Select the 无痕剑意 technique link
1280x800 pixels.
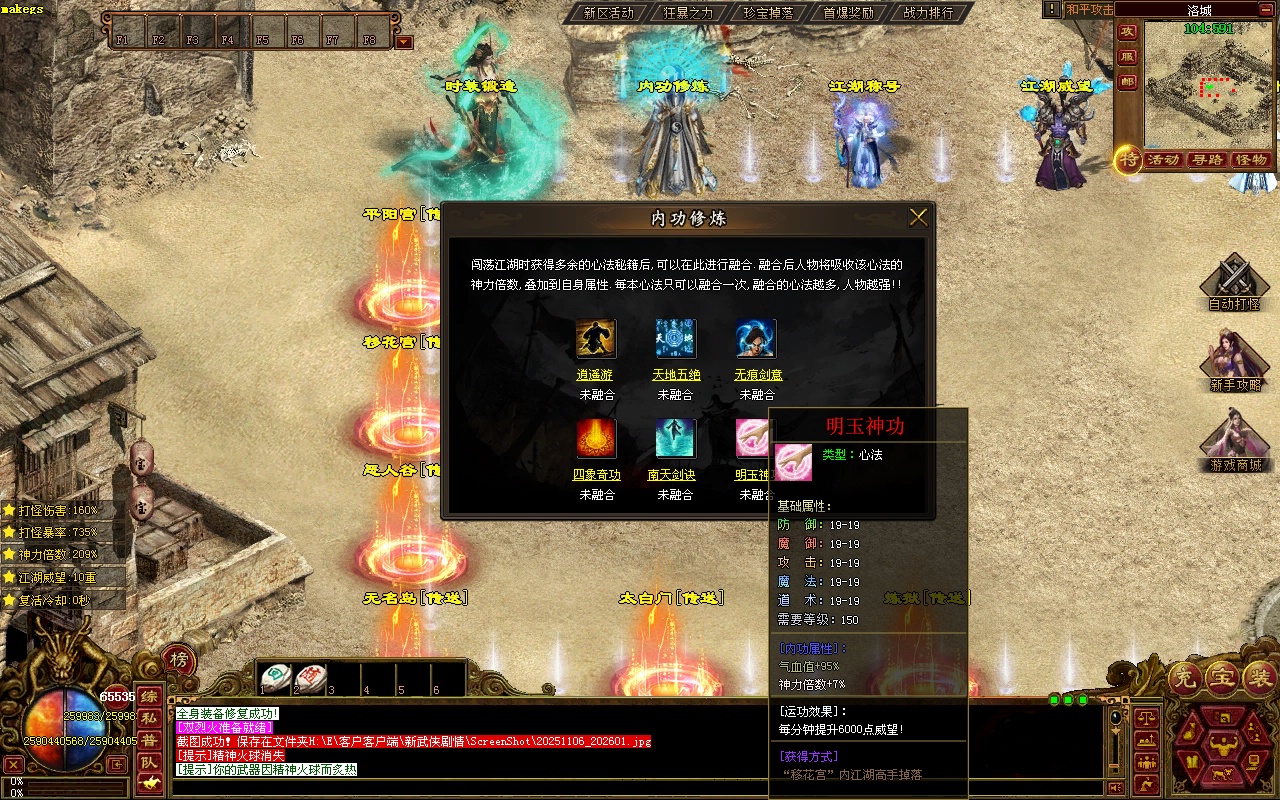pyautogui.click(x=758, y=375)
